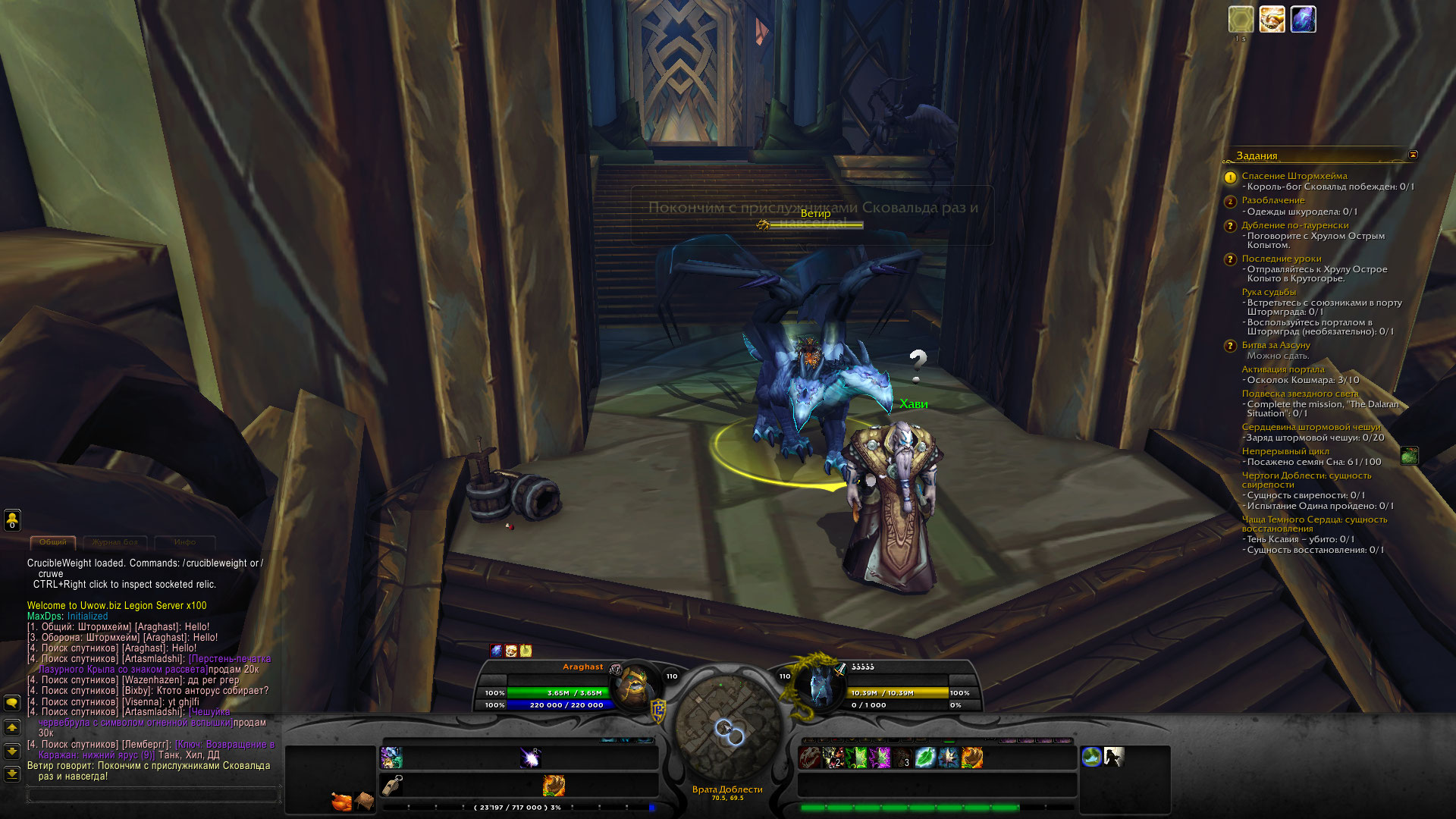Open the chat menu speech bubble button
Screen dimensions: 1456x819
click(12, 703)
